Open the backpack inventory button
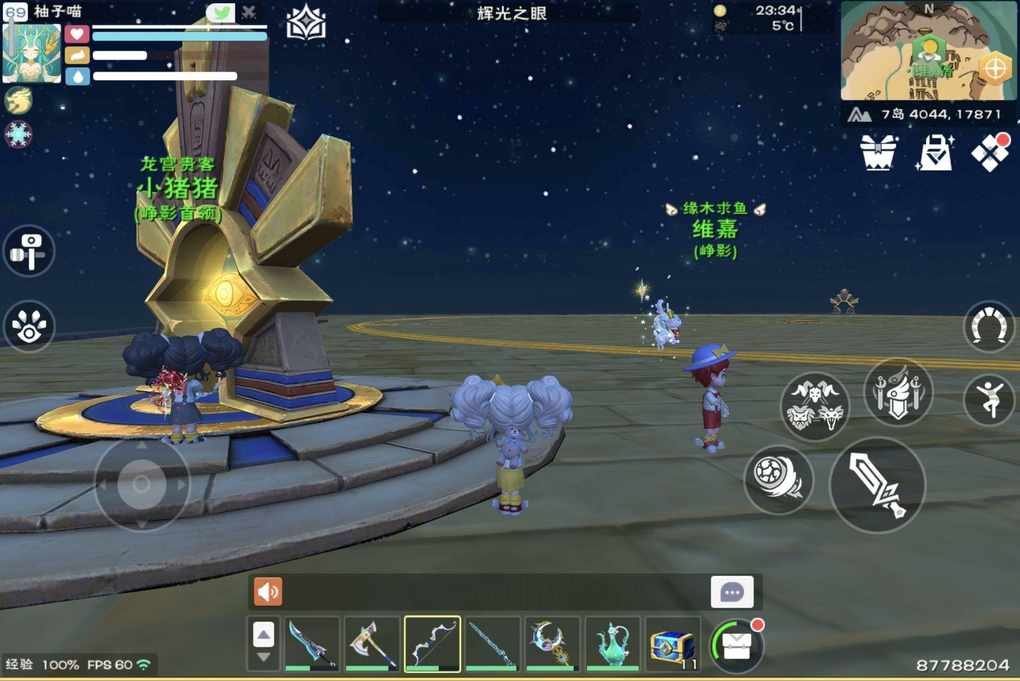 pos(736,645)
